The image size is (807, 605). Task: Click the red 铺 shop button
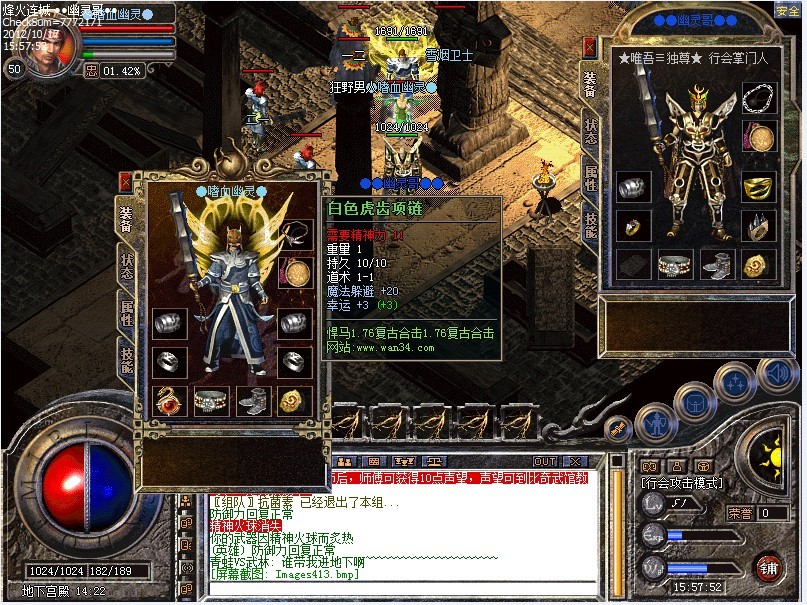(769, 567)
